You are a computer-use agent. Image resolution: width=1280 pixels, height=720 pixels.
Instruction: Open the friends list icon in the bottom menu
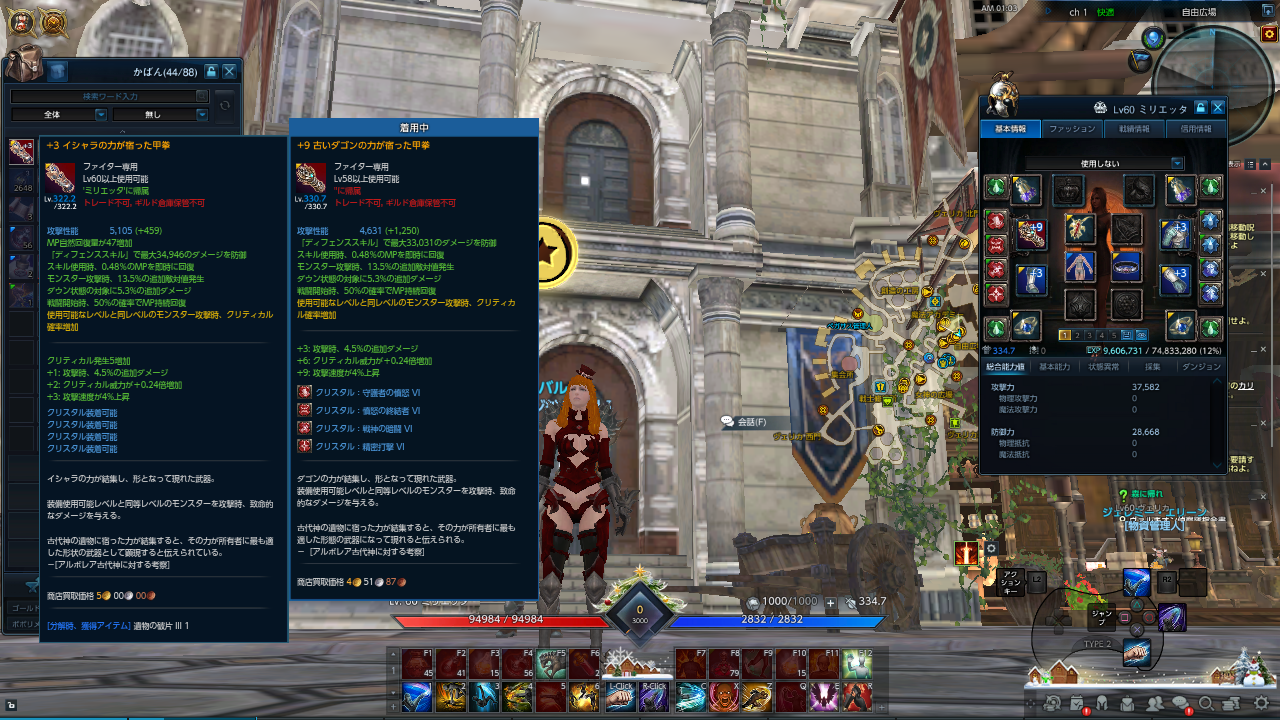coord(1155,703)
